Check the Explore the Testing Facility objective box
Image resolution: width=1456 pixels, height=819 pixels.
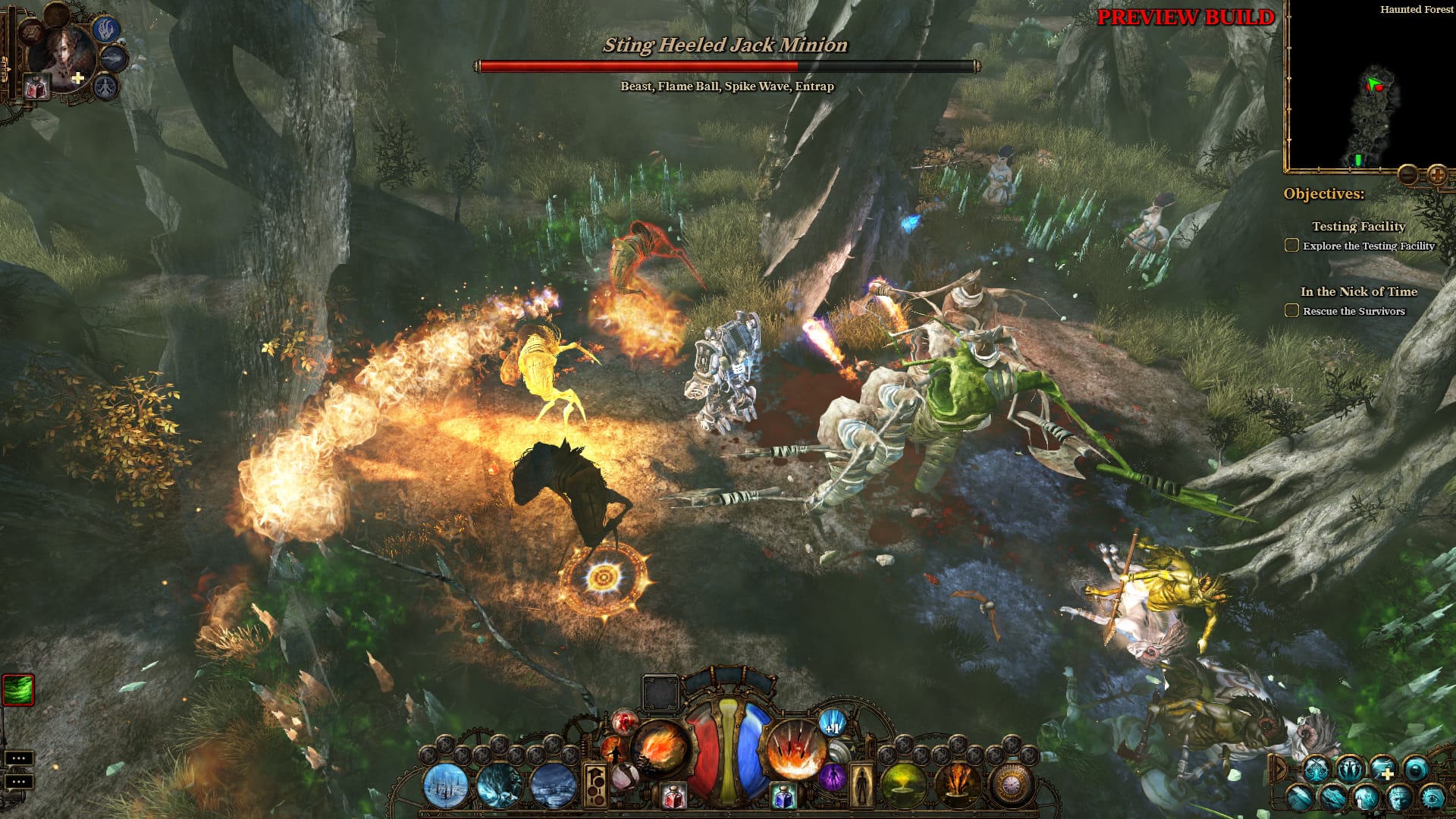tap(1291, 245)
